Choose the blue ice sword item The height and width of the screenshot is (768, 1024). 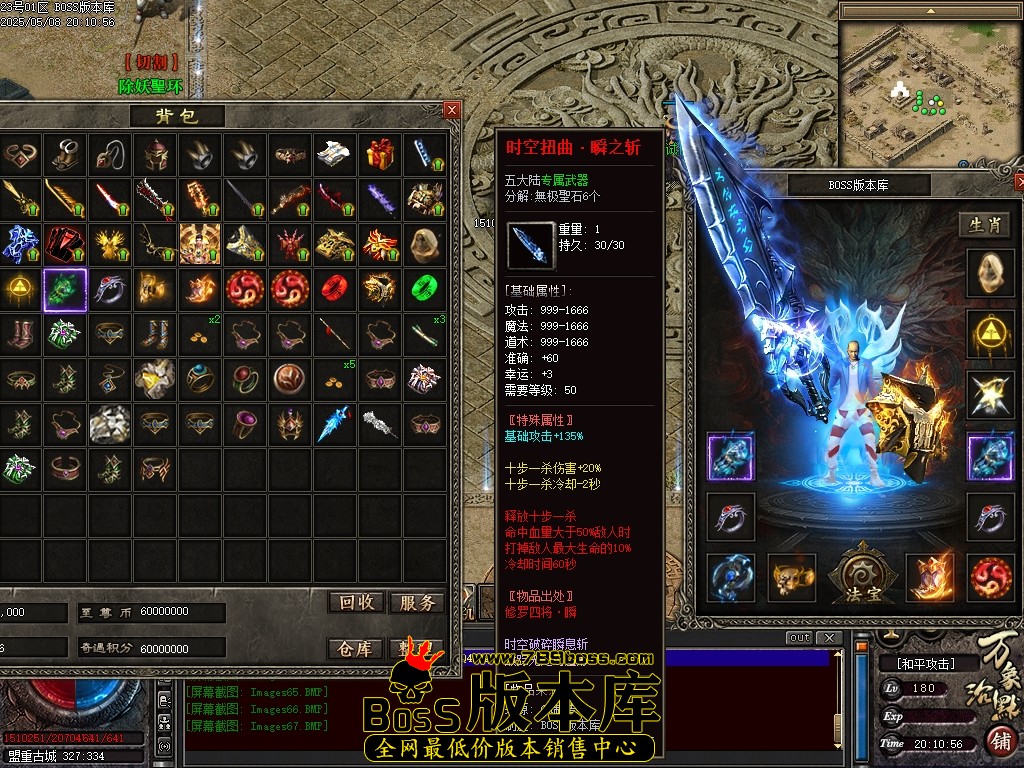[x=333, y=424]
